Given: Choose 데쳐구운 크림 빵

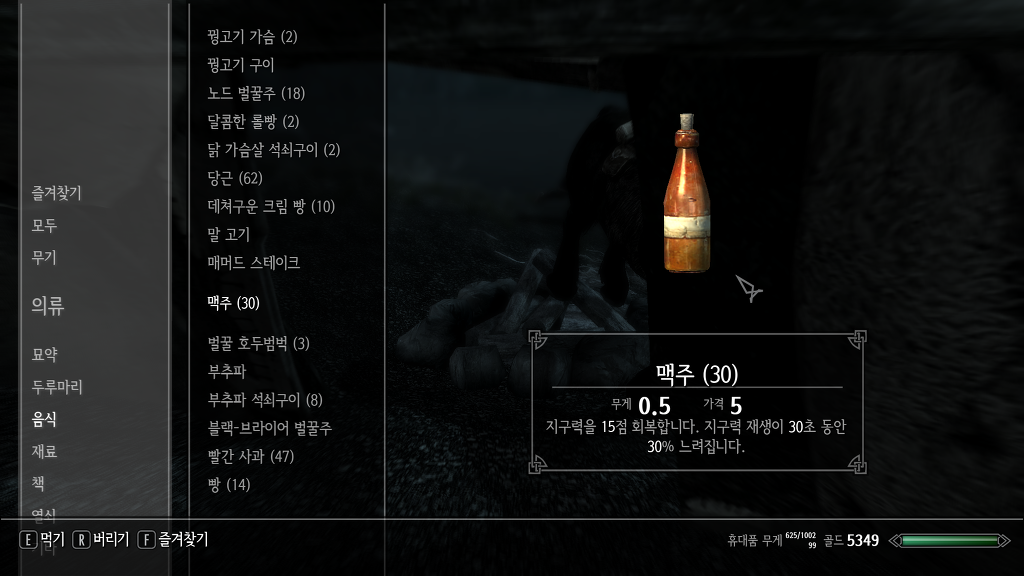Looking at the screenshot, I should coord(270,207).
